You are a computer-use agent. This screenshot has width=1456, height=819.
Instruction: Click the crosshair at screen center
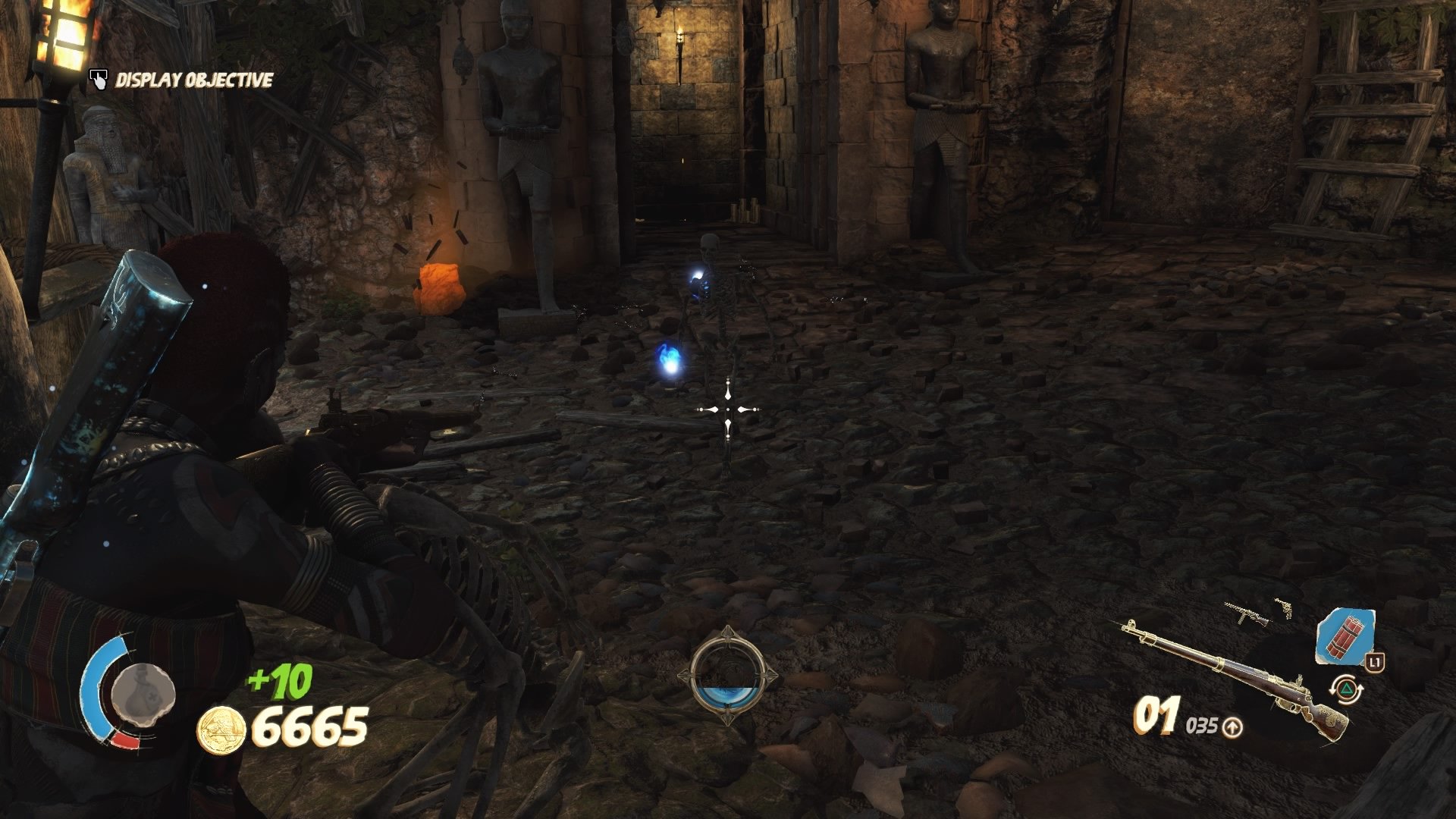(727, 409)
